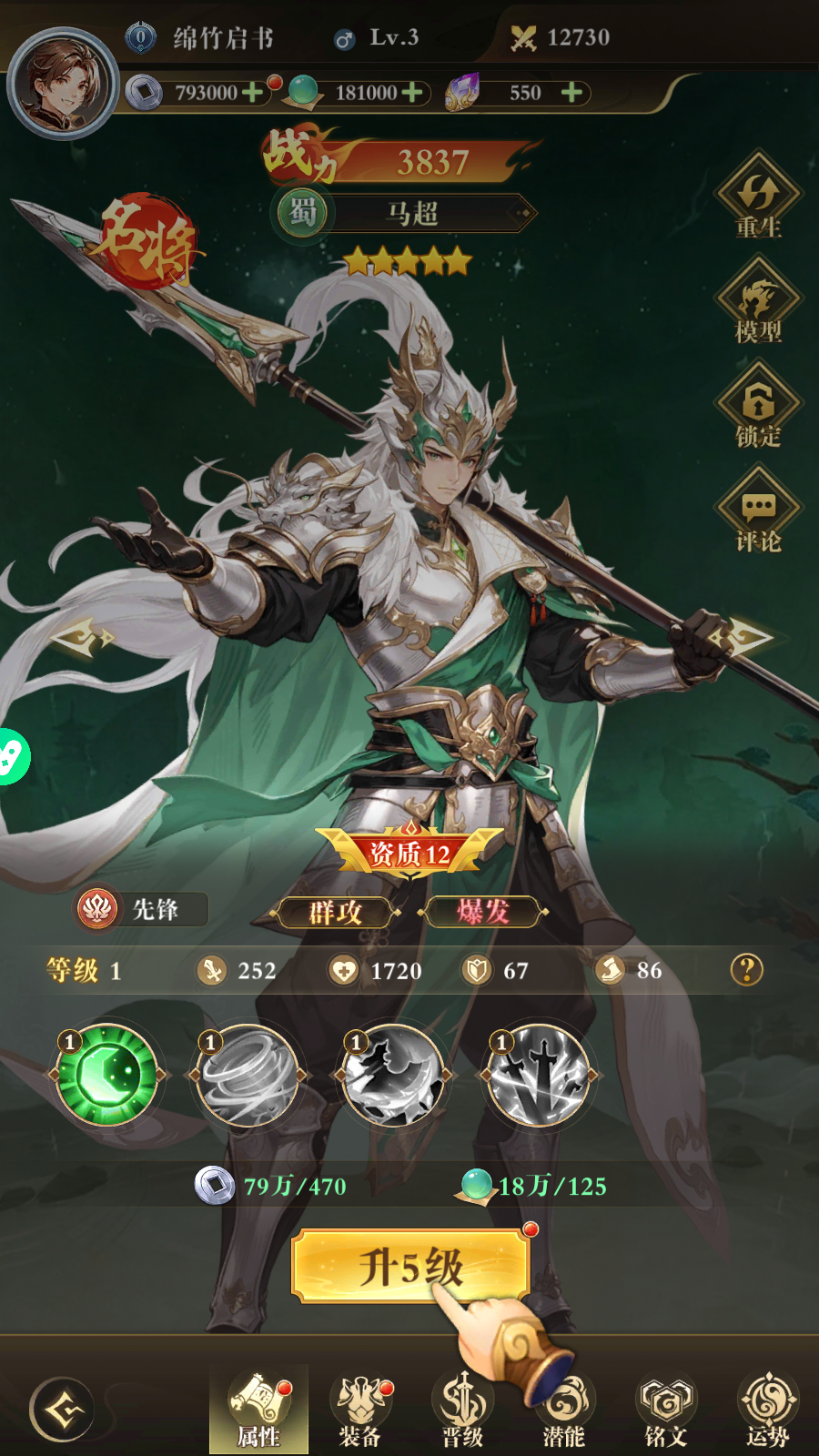Select the crossed swords skill icon

(539, 1076)
